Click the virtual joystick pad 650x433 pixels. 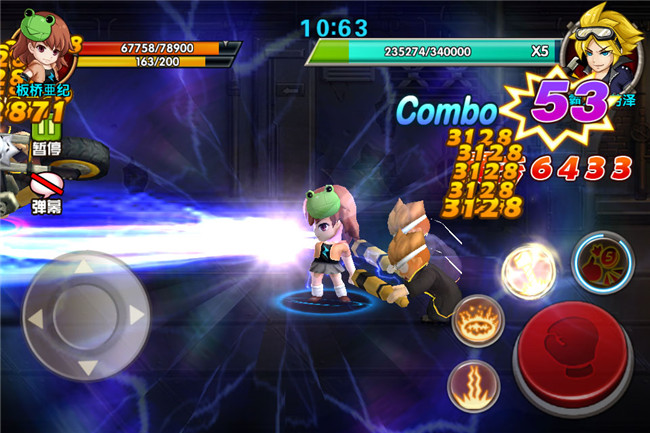coord(87,314)
